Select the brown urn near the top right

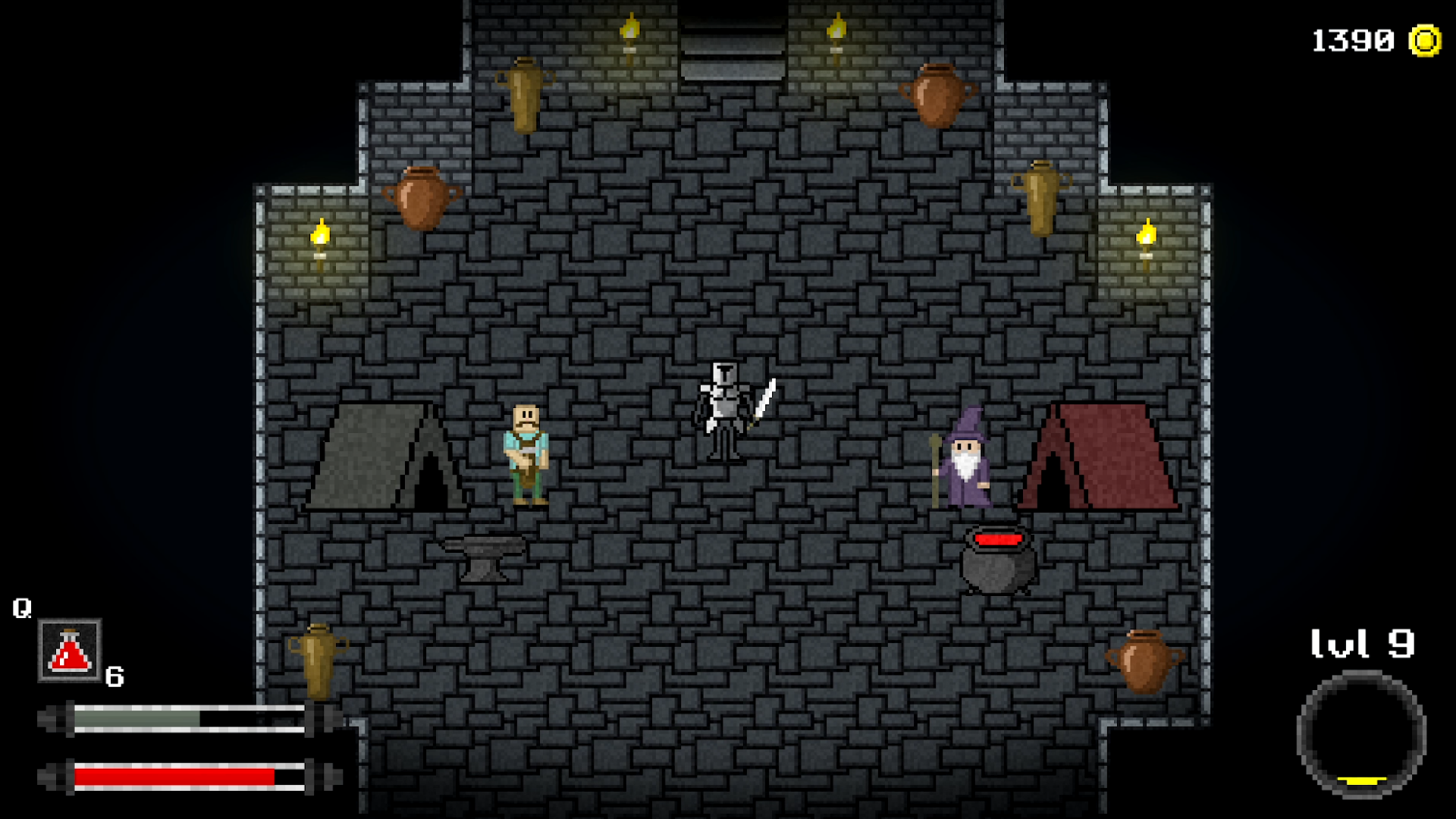pyautogui.click(x=937, y=95)
